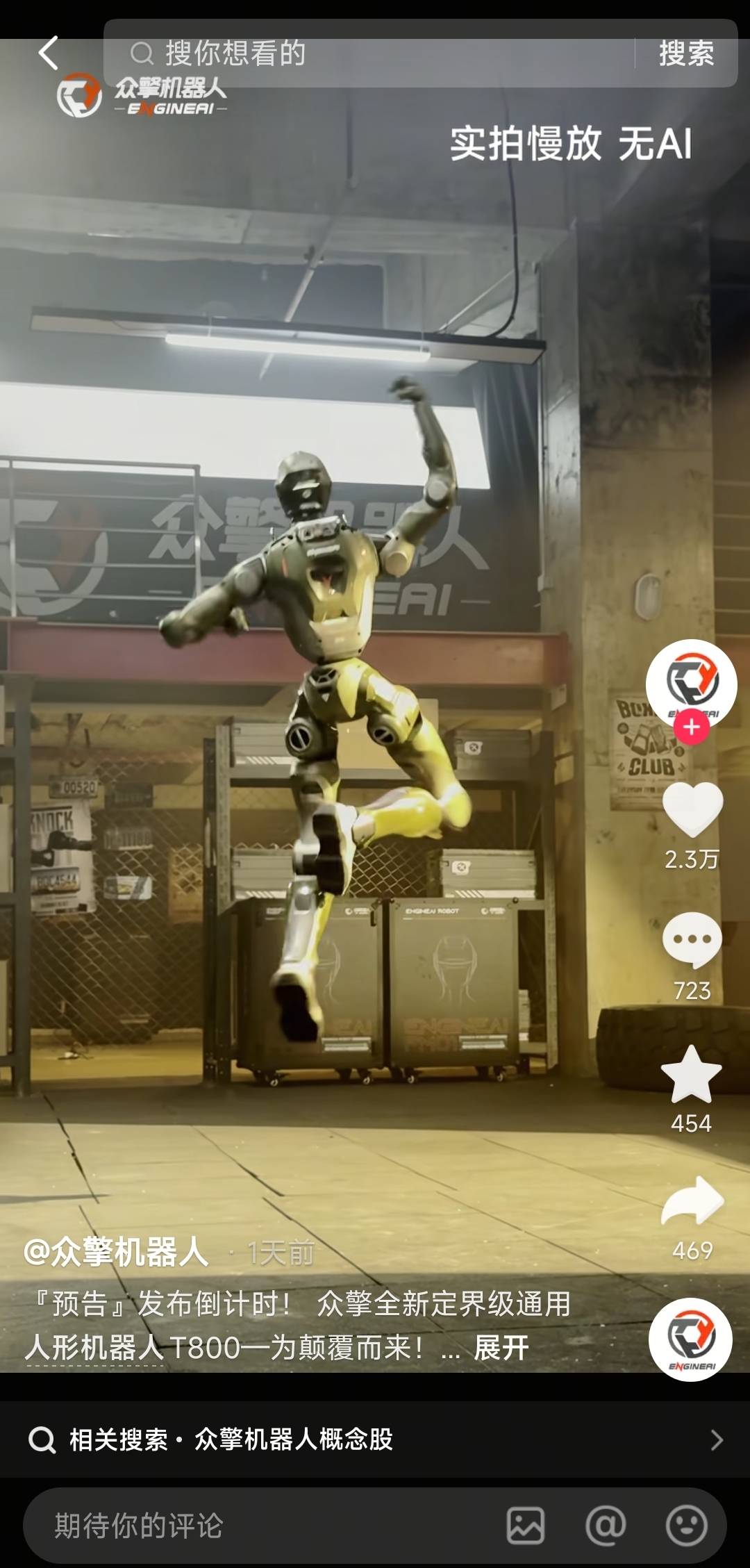Share the video using the arrow icon
Viewport: 750px width, 1568px height.
pos(692,1202)
